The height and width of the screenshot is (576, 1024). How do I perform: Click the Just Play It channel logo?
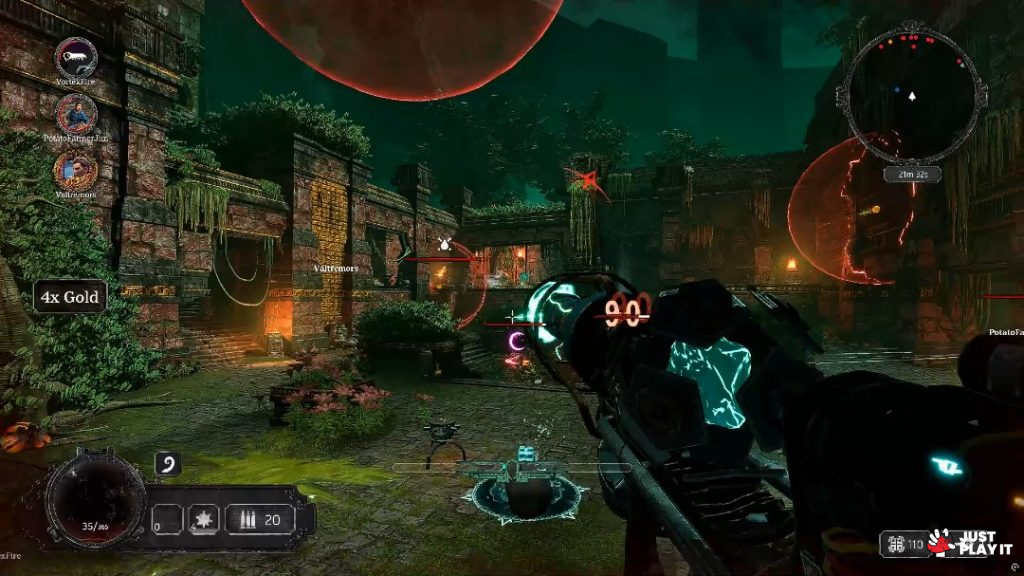[x=971, y=543]
